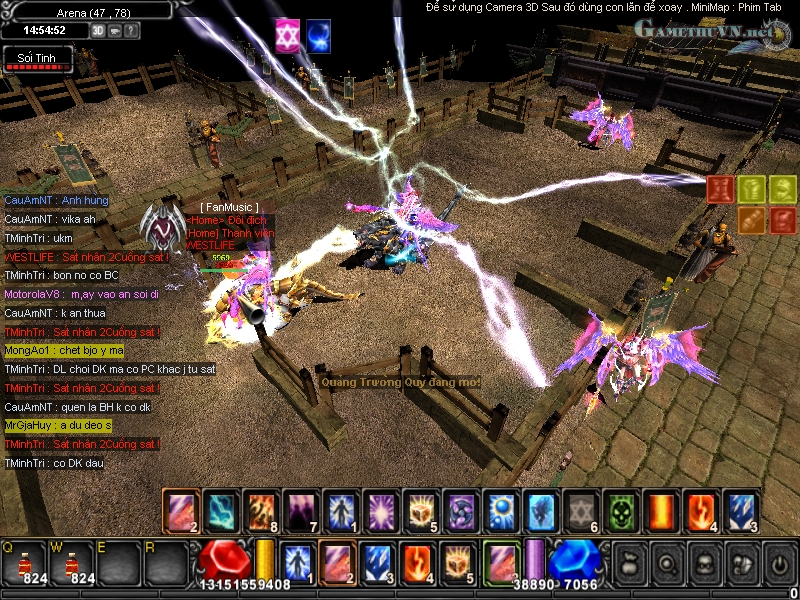Activate the green skull skill icon

pos(620,512)
